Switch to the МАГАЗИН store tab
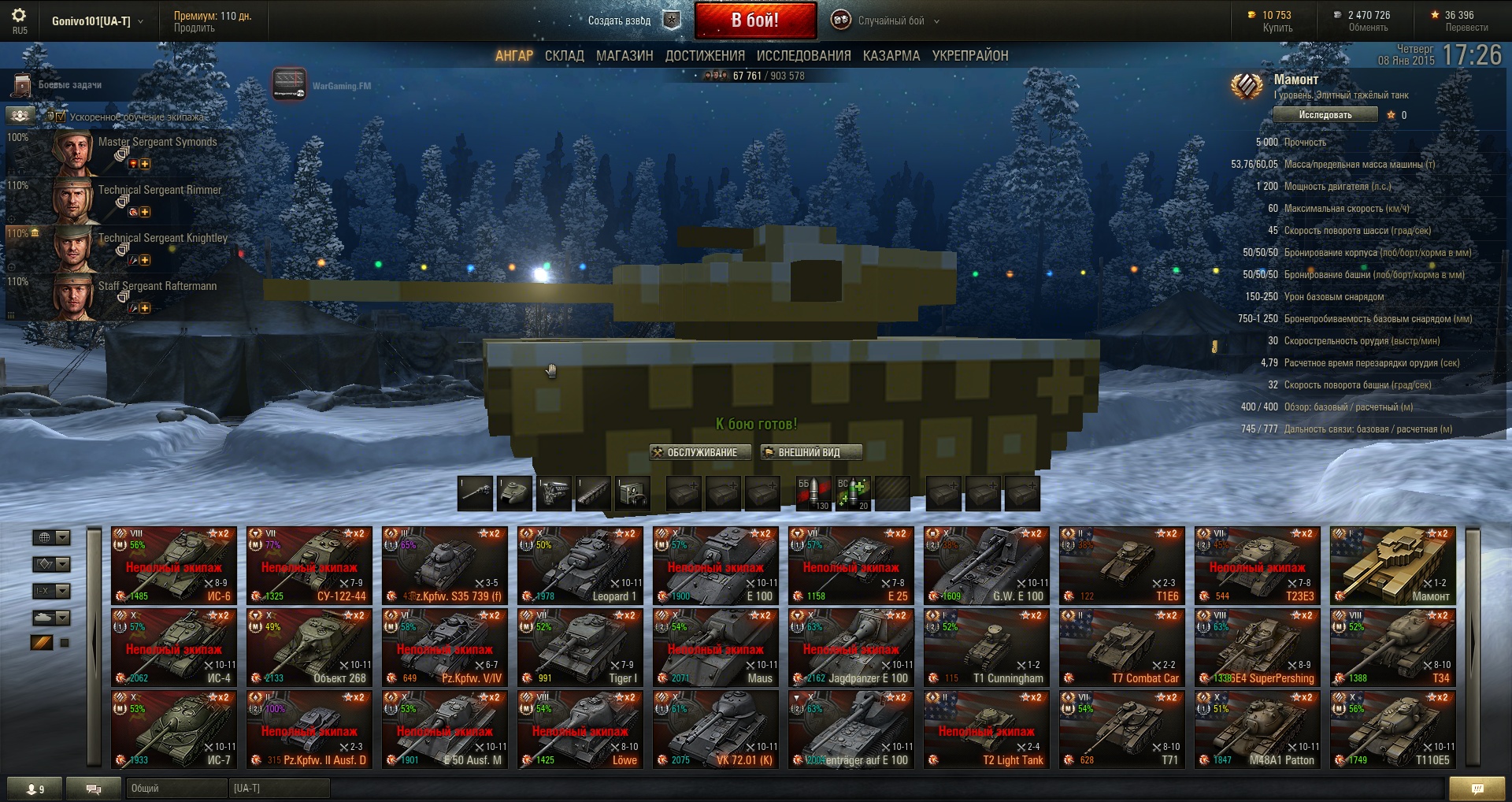 624,56
